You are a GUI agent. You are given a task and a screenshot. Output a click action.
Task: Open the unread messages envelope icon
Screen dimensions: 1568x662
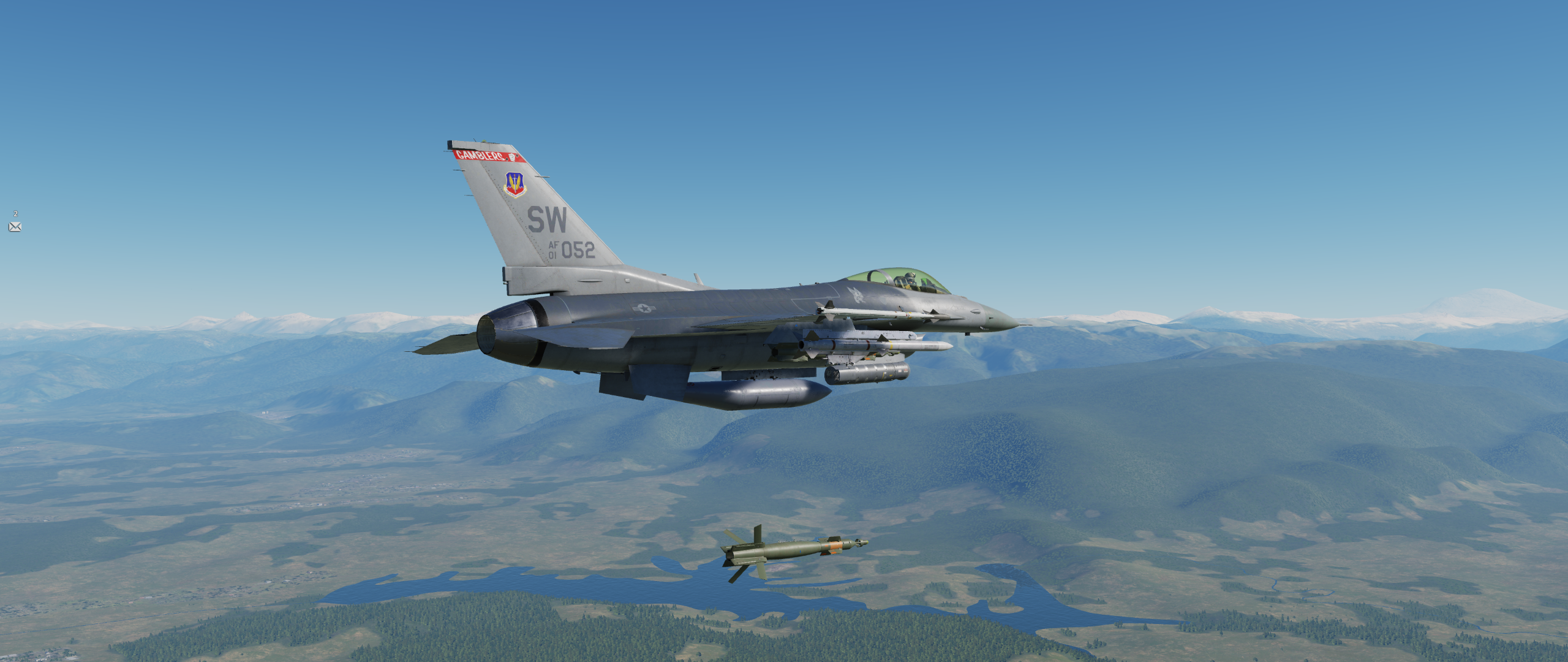(15, 227)
